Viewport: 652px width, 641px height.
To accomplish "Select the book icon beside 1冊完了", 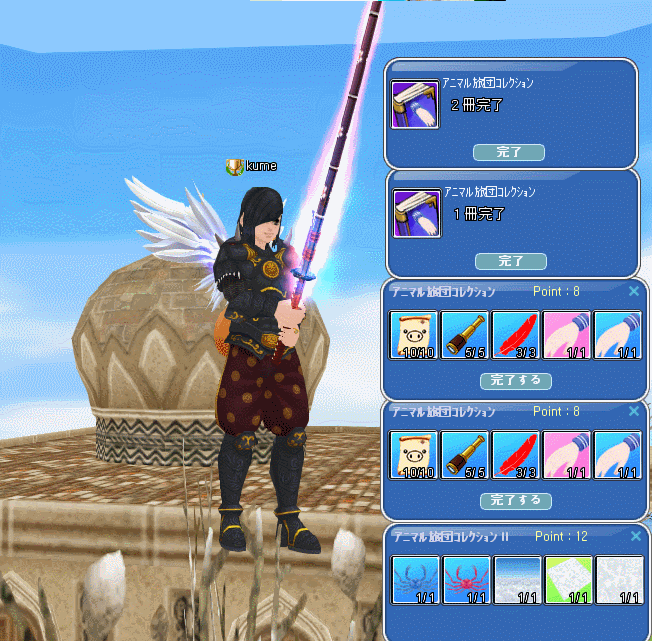I will [415, 213].
